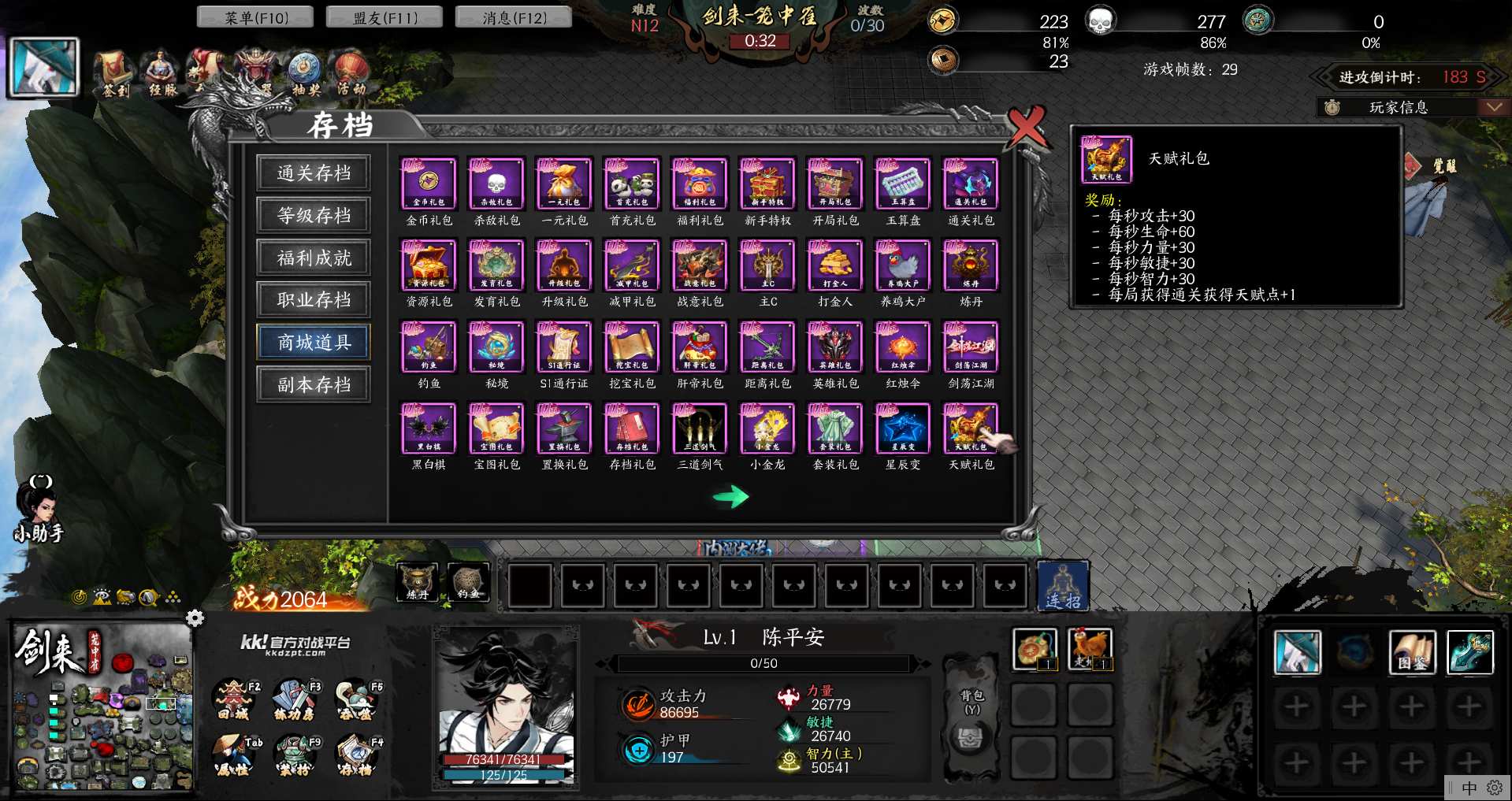The height and width of the screenshot is (801, 1512).
Task: Expand the 玩家信息 dropdown
Action: (1493, 107)
